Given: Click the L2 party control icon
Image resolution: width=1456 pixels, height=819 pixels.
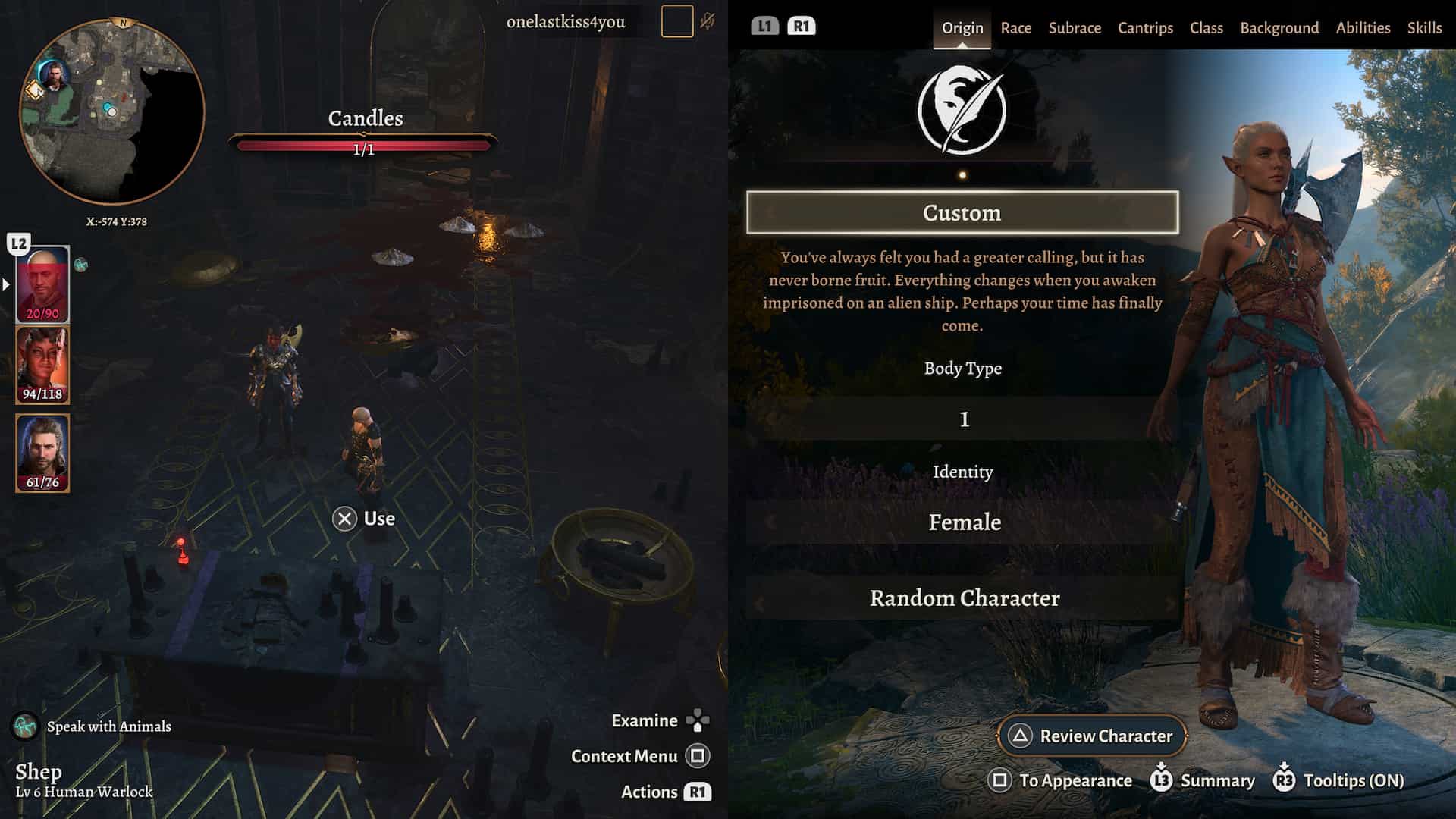Looking at the screenshot, I should (17, 241).
